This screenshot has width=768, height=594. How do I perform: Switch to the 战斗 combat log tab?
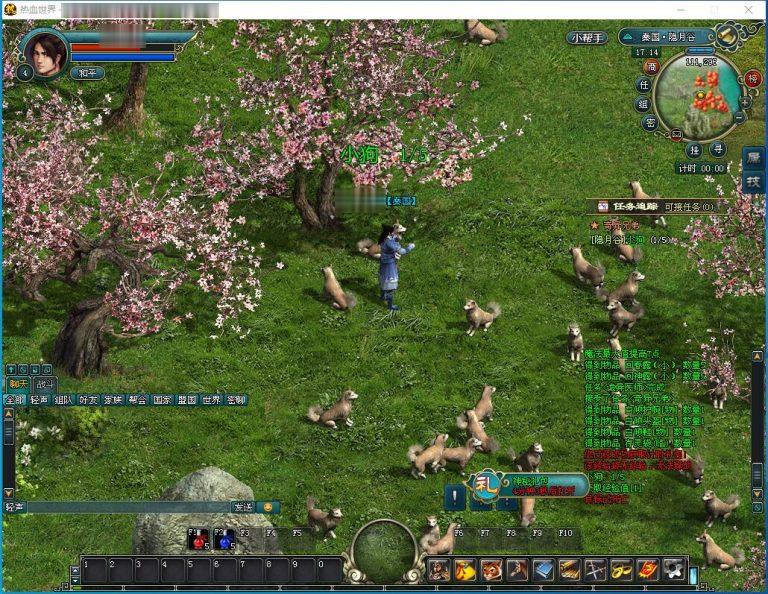pyautogui.click(x=45, y=384)
